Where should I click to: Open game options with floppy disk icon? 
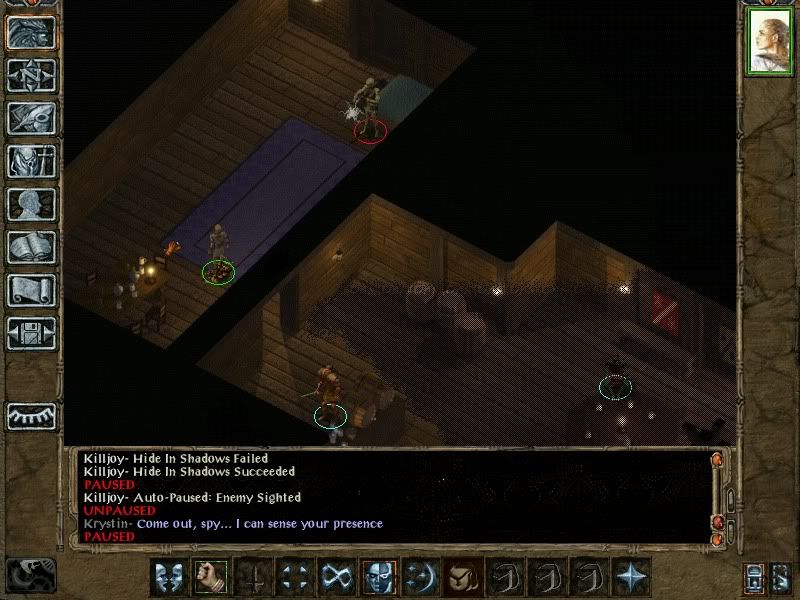click(31, 333)
